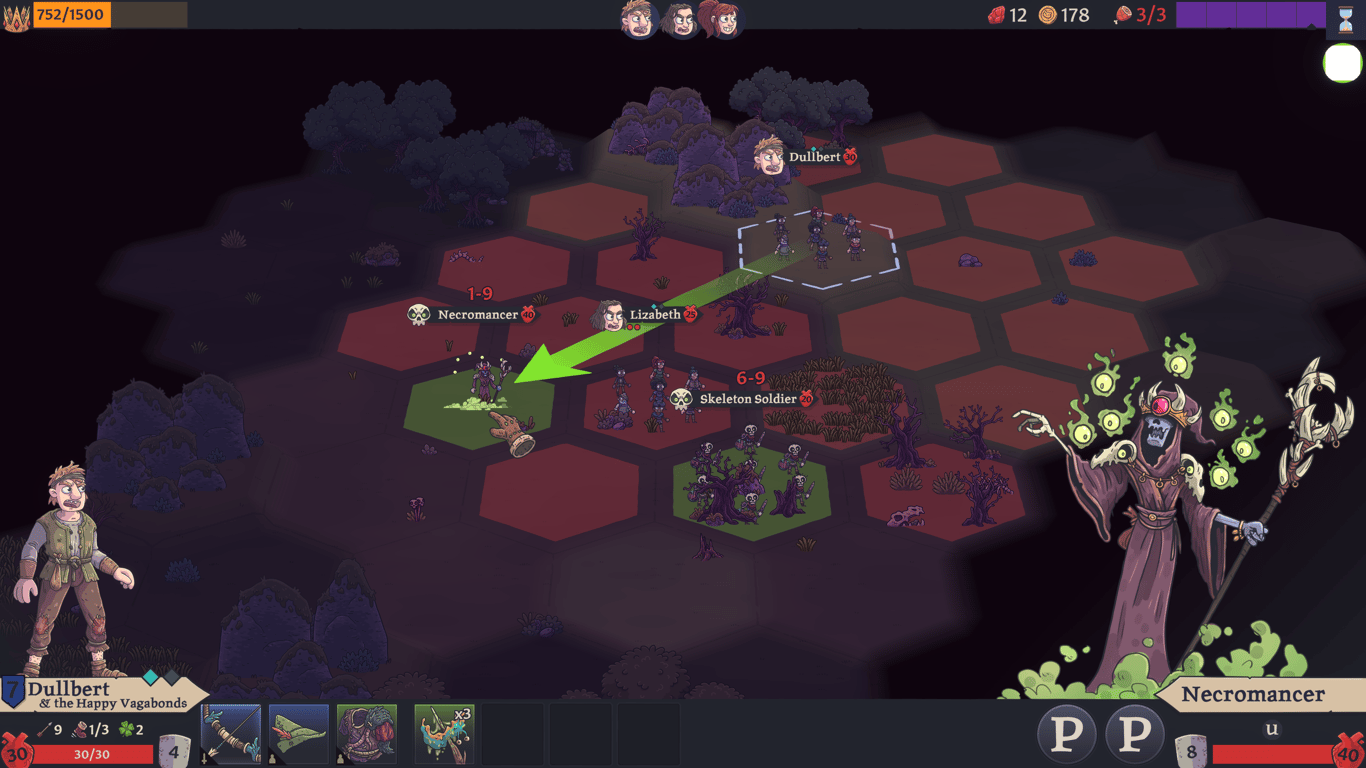Select the purple fur-collared armor item
The image size is (1366, 768).
(367, 735)
